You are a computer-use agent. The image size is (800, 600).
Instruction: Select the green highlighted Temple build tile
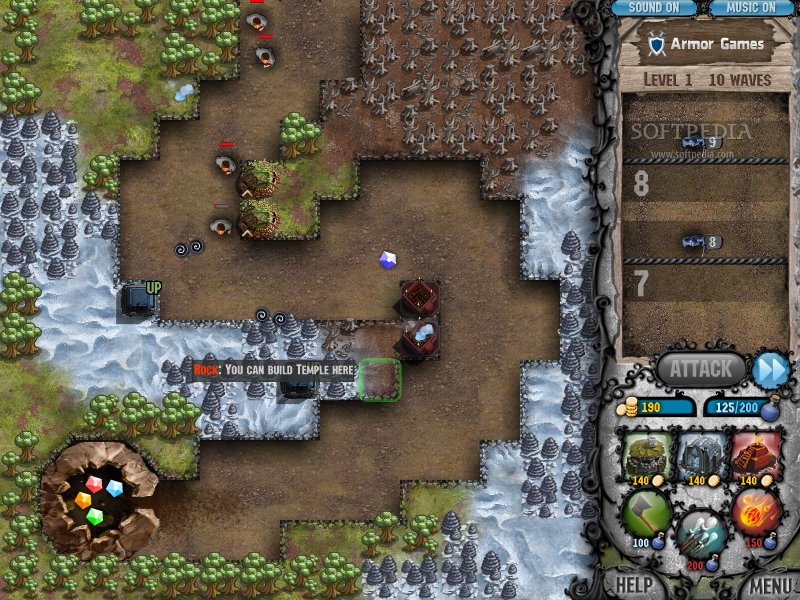tap(380, 380)
